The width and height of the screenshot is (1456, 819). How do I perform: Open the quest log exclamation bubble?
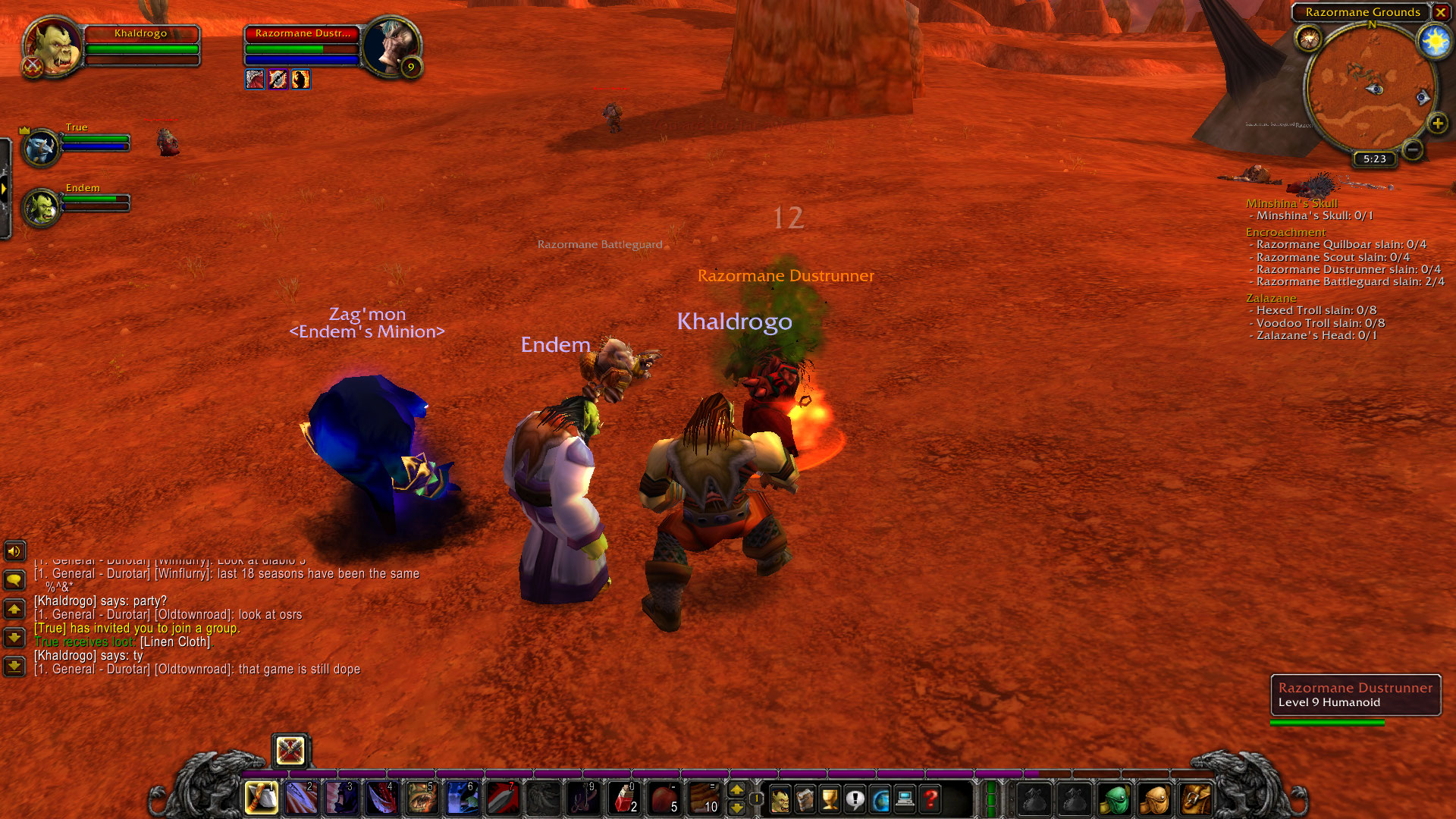pos(855,799)
